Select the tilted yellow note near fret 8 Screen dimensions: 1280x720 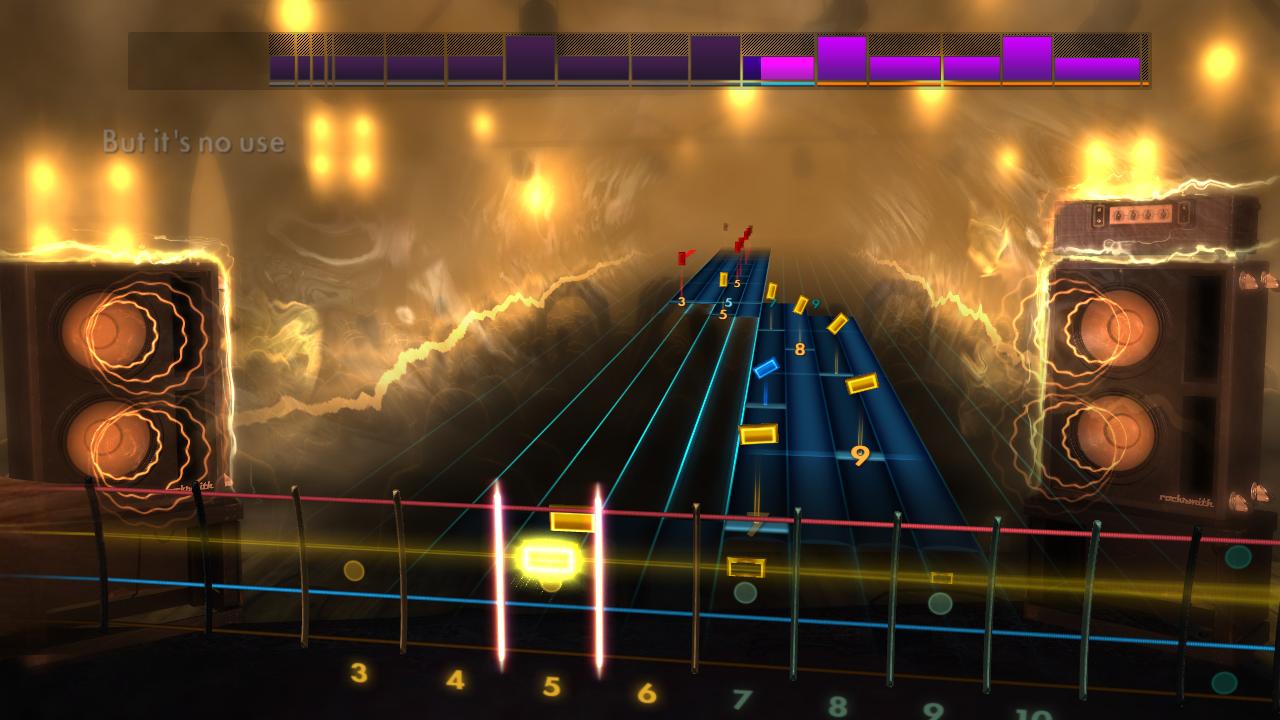838,325
